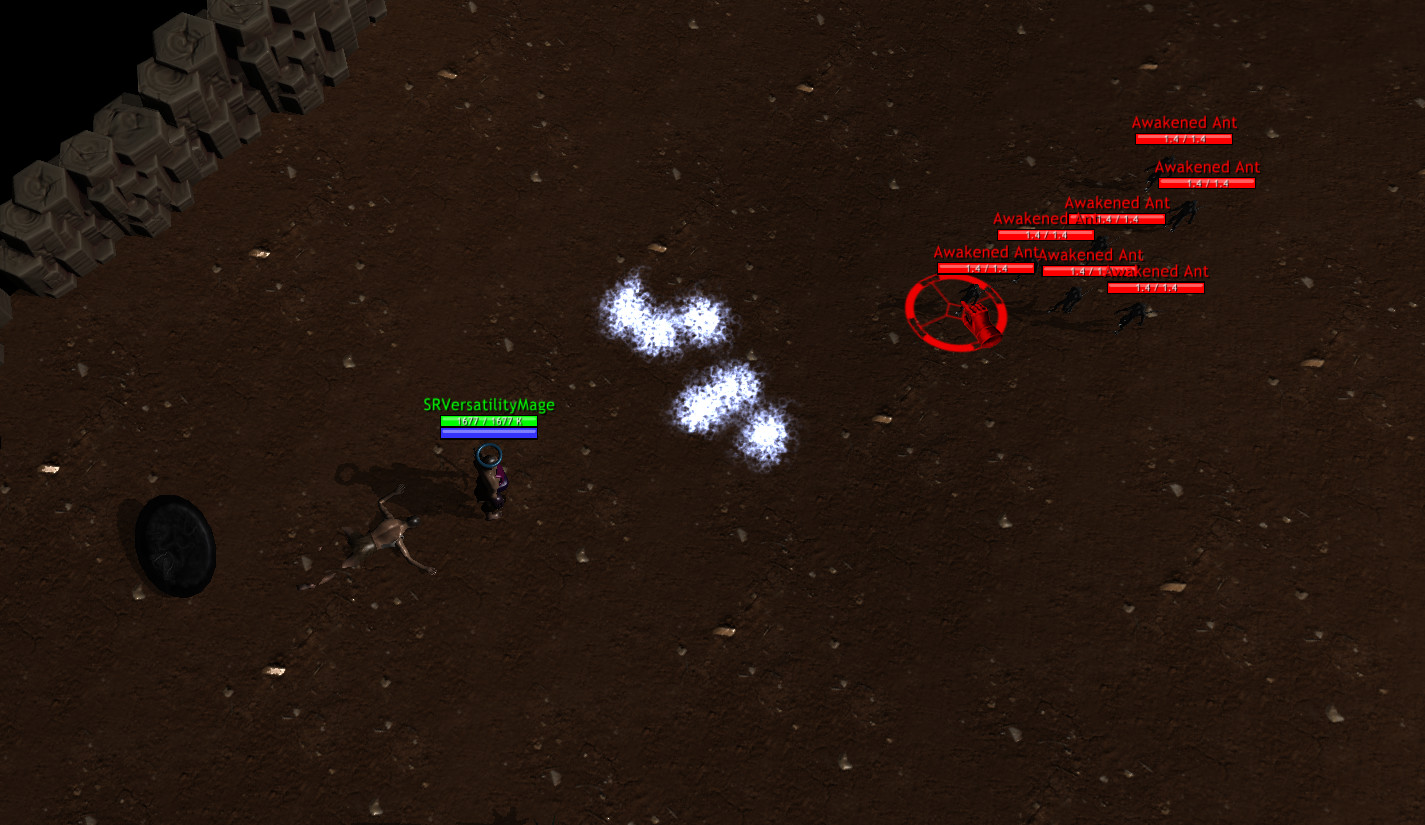Click the player's green health bar
This screenshot has height=825, width=1425.
point(489,421)
